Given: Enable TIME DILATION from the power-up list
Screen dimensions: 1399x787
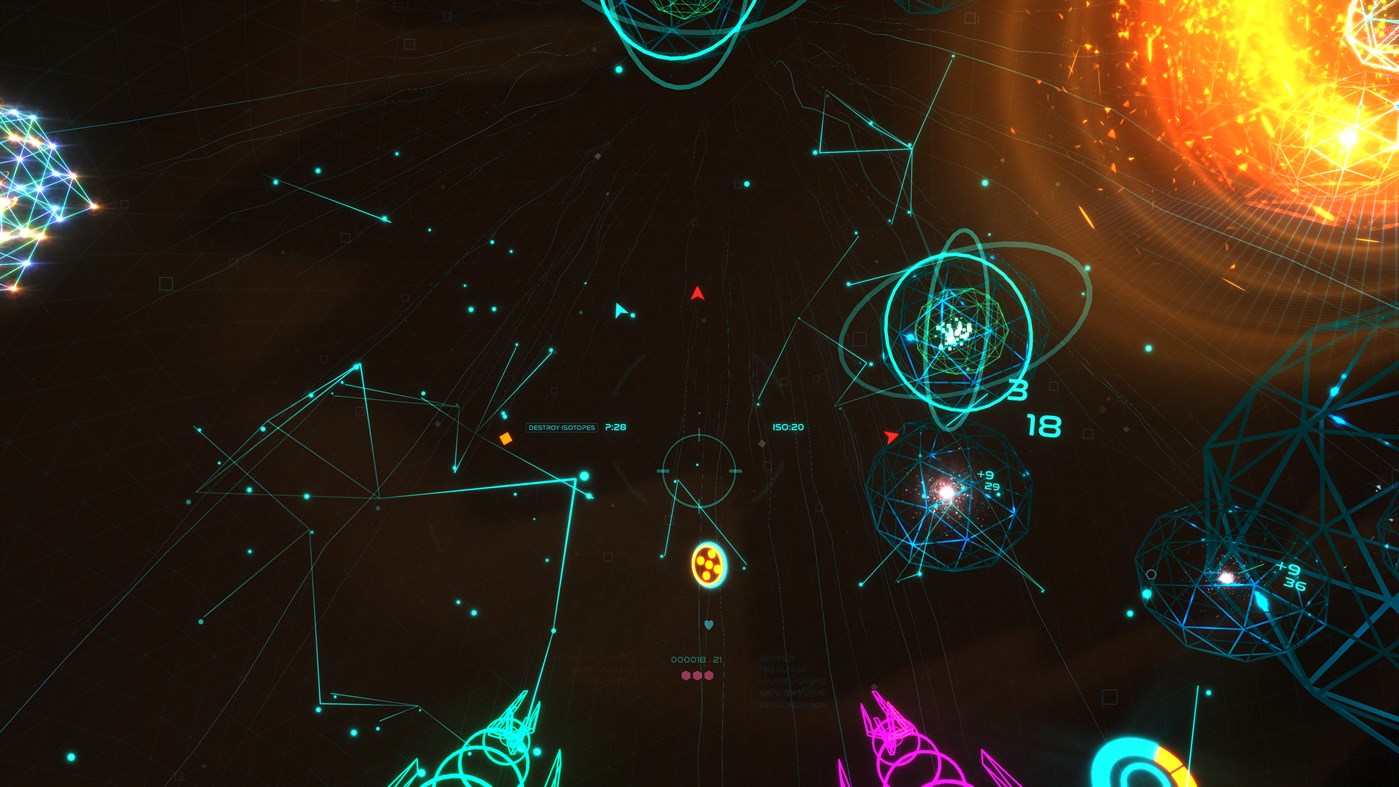Looking at the screenshot, I should tap(783, 671).
